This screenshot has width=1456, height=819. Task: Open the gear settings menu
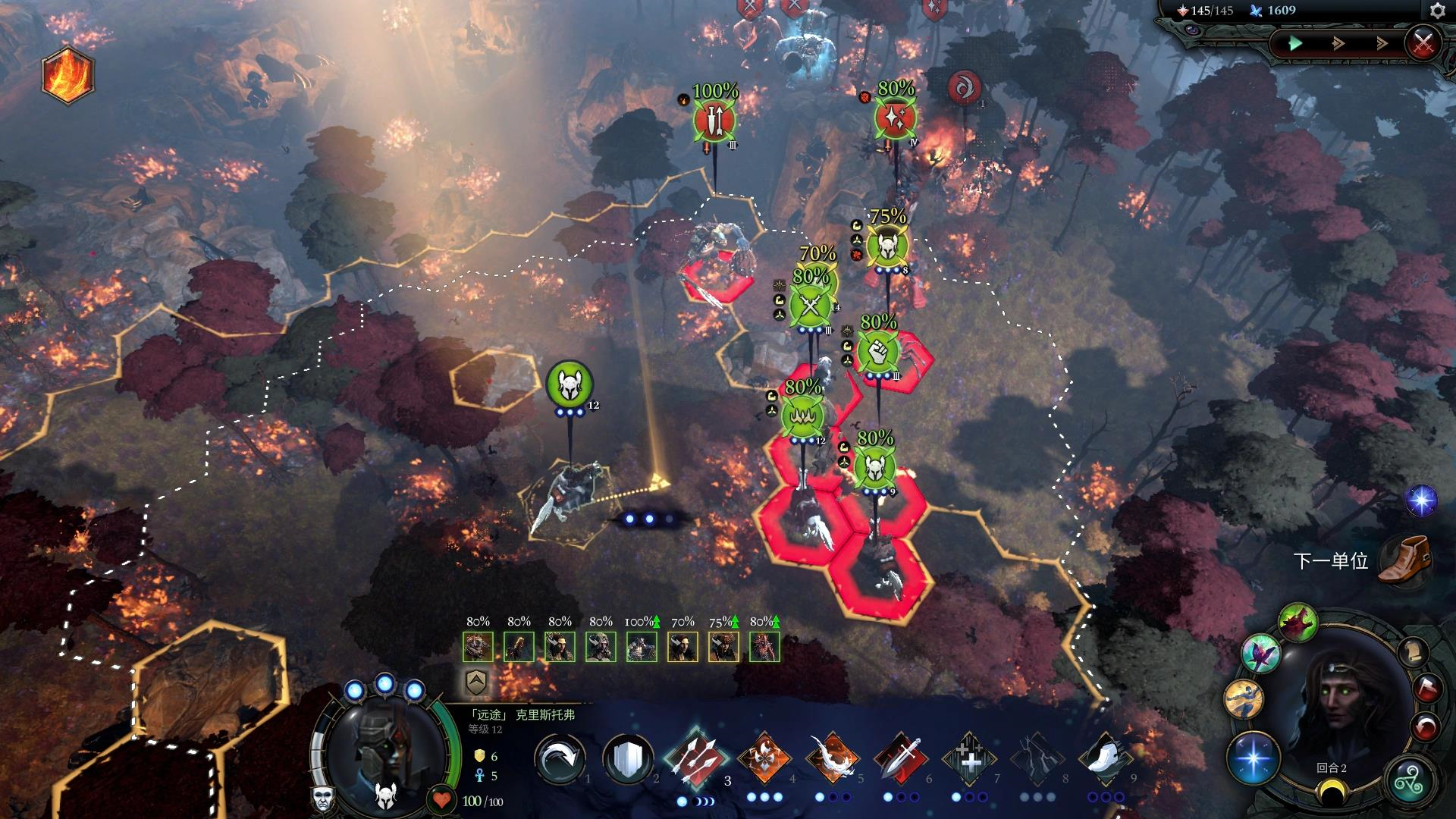(x=1437, y=11)
